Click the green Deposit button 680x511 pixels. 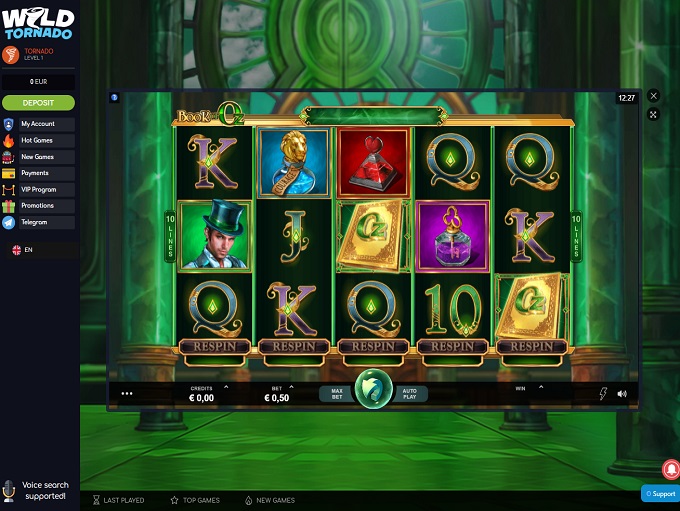pyautogui.click(x=38, y=102)
